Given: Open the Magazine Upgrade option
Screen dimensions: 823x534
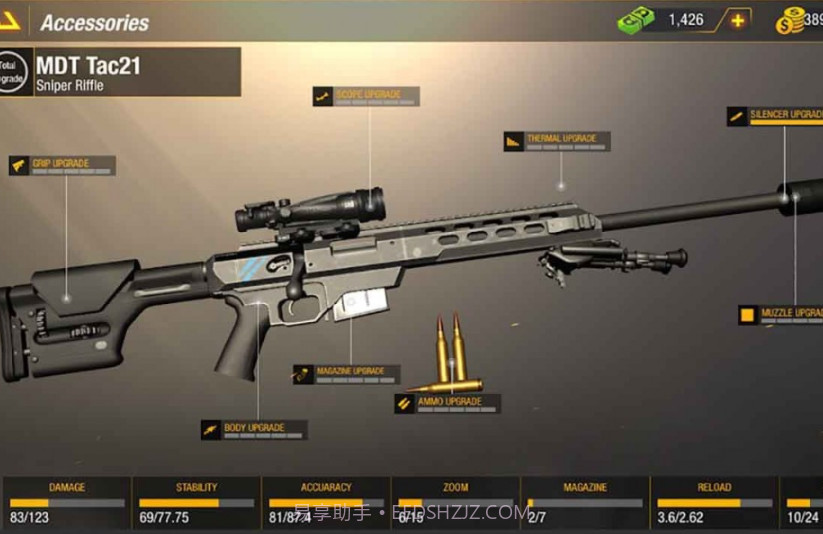Looking at the screenshot, I should [346, 374].
